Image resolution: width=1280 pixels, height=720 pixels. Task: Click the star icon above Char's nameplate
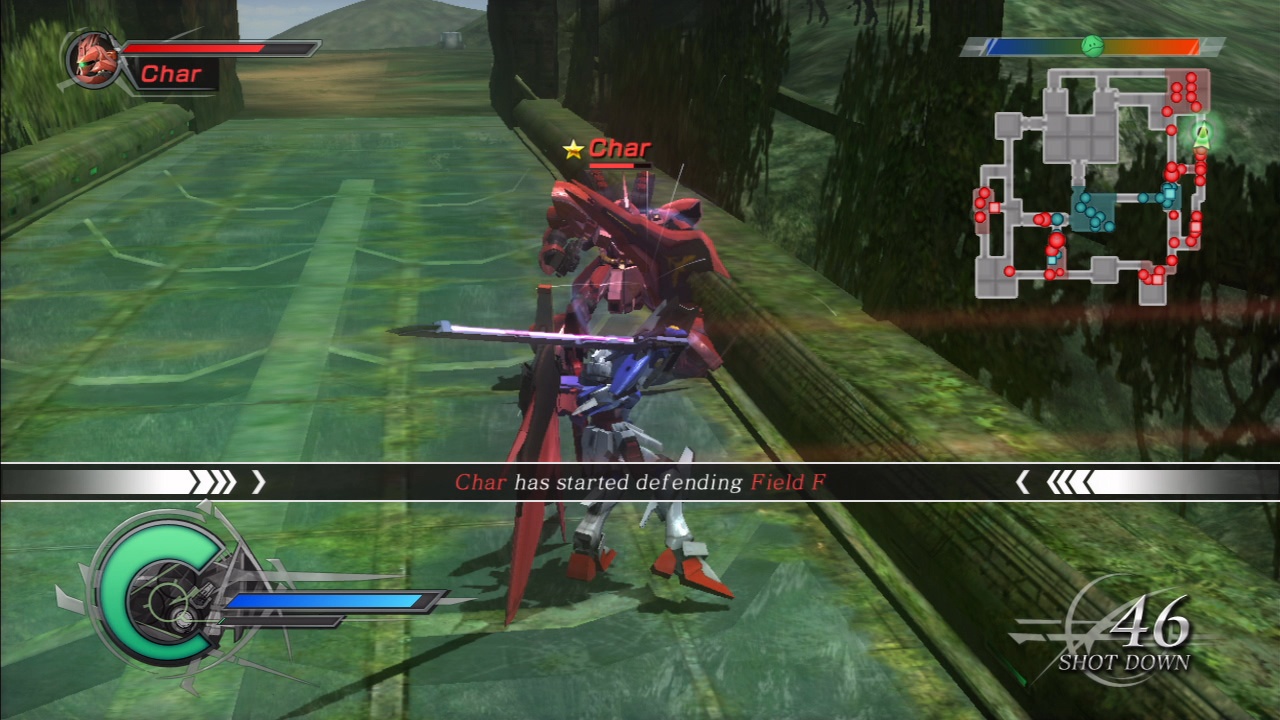[572, 149]
